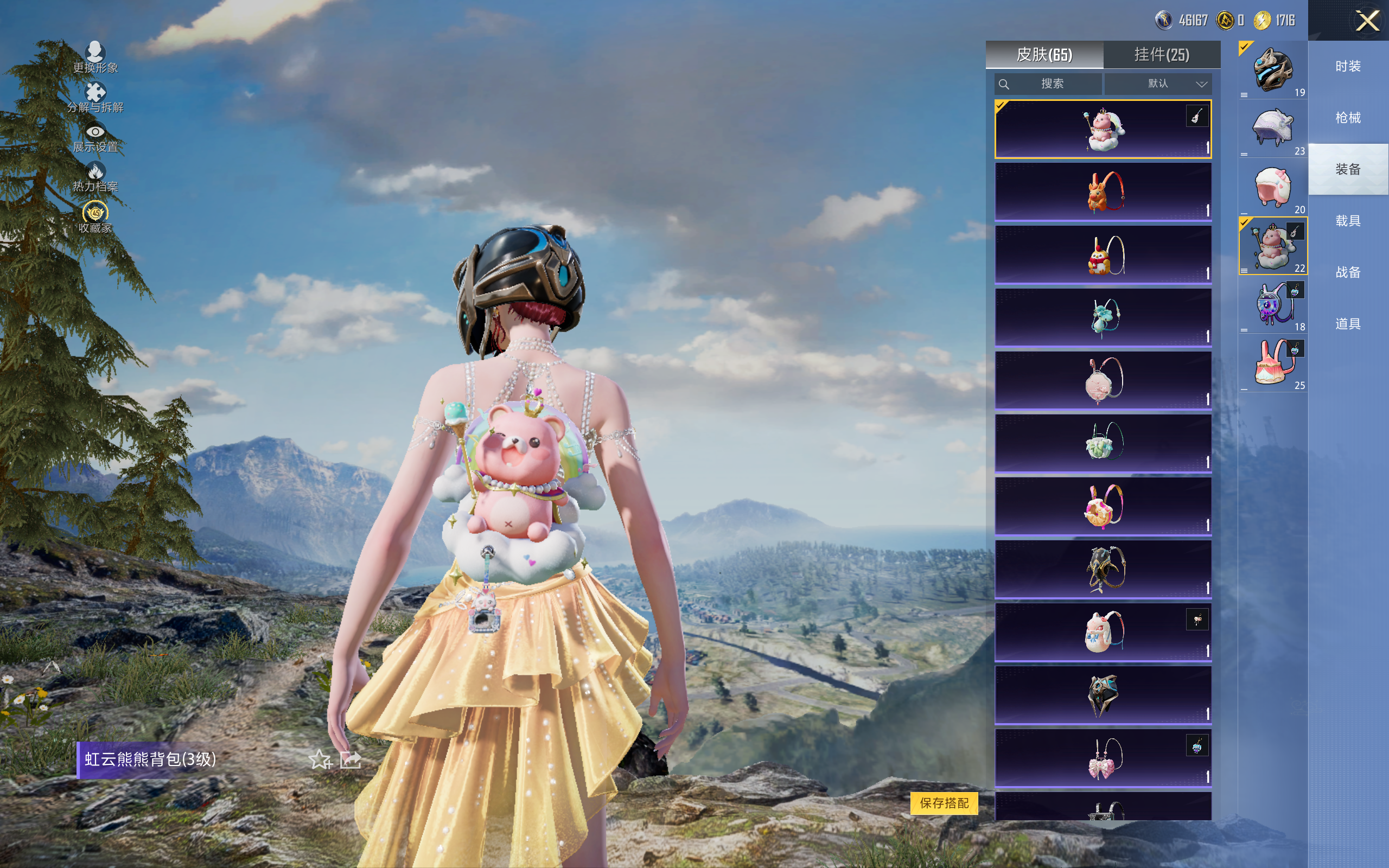Image resolution: width=1389 pixels, height=868 pixels.
Task: Go to the 战备 category
Action: click(1348, 272)
